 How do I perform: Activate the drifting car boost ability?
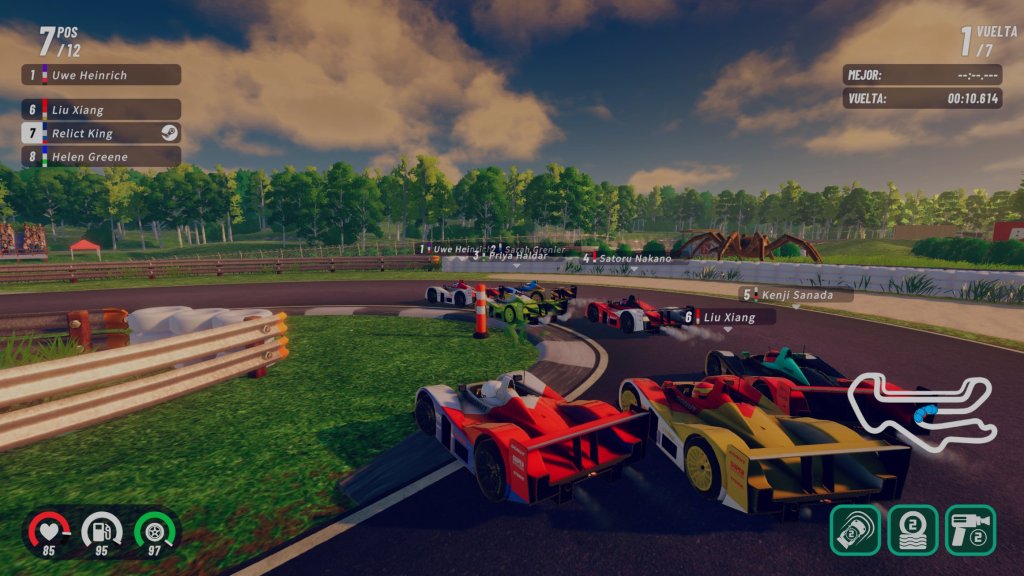[855, 529]
